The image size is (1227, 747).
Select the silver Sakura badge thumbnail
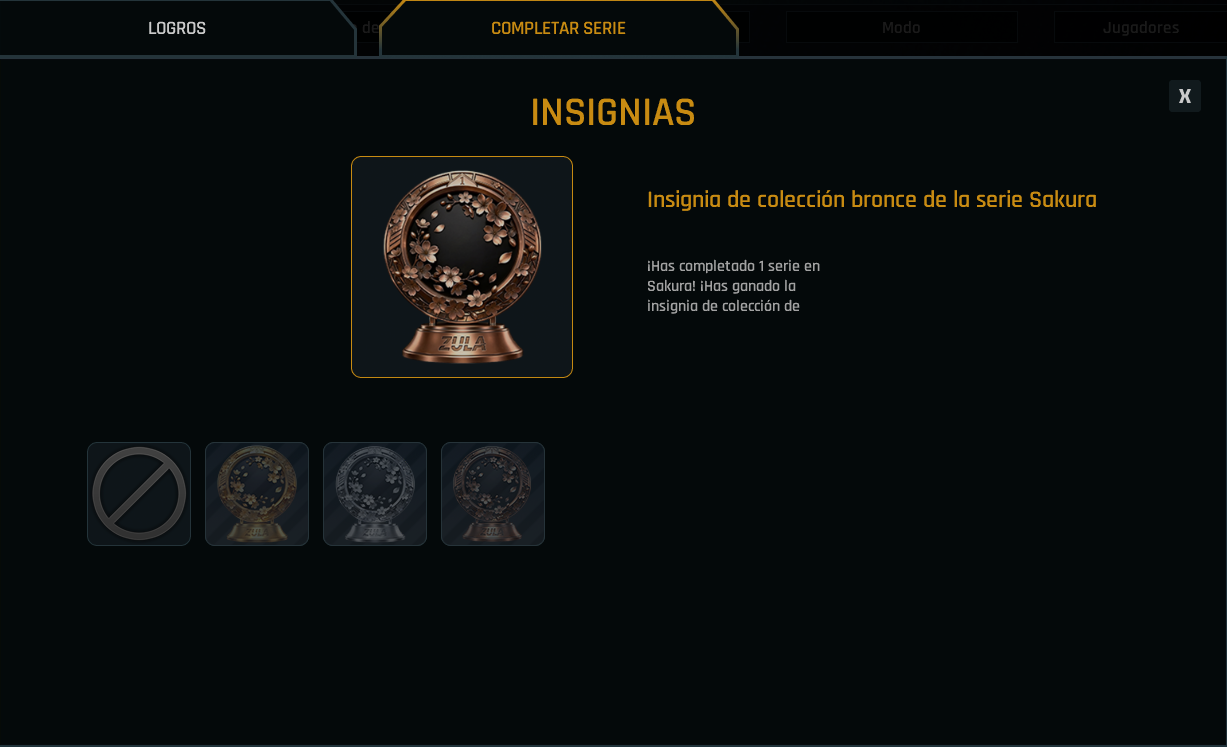pos(375,494)
